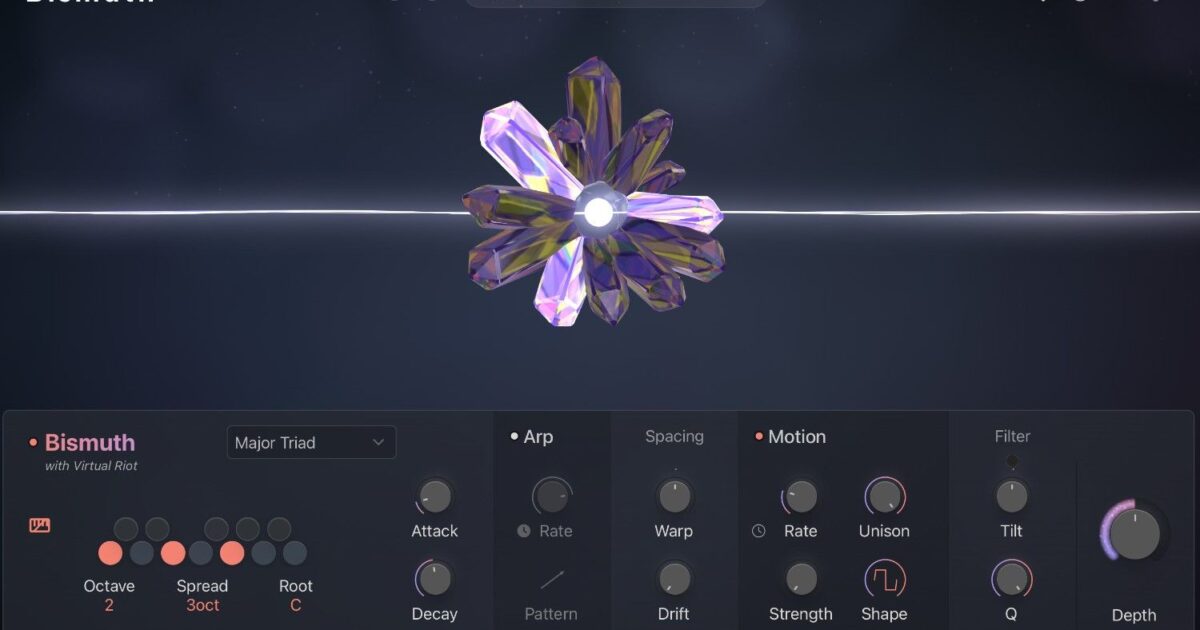Click the Decay knob
Viewport: 1200px width, 630px height.
(434, 578)
